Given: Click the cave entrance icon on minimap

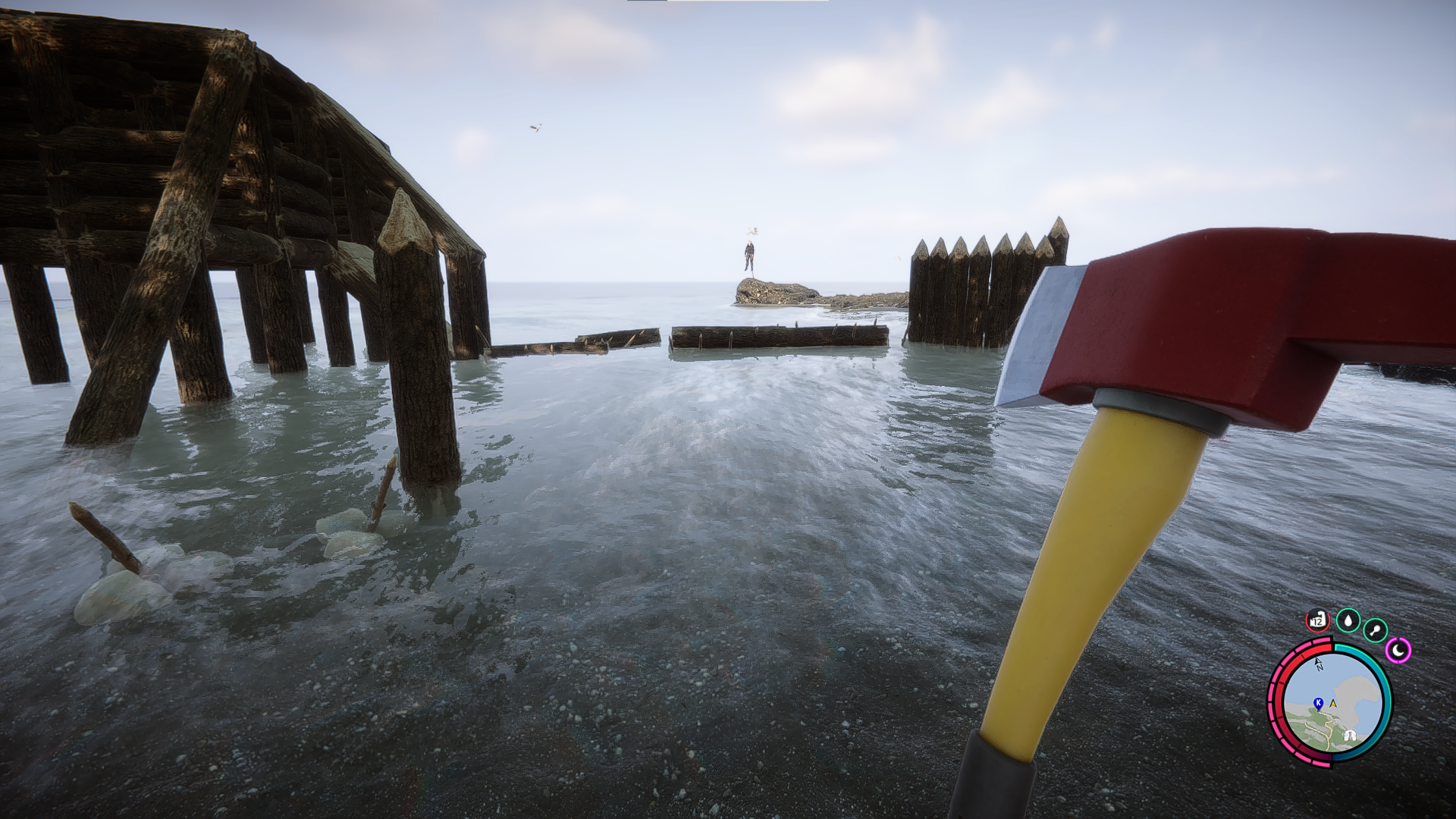Looking at the screenshot, I should 1350,735.
